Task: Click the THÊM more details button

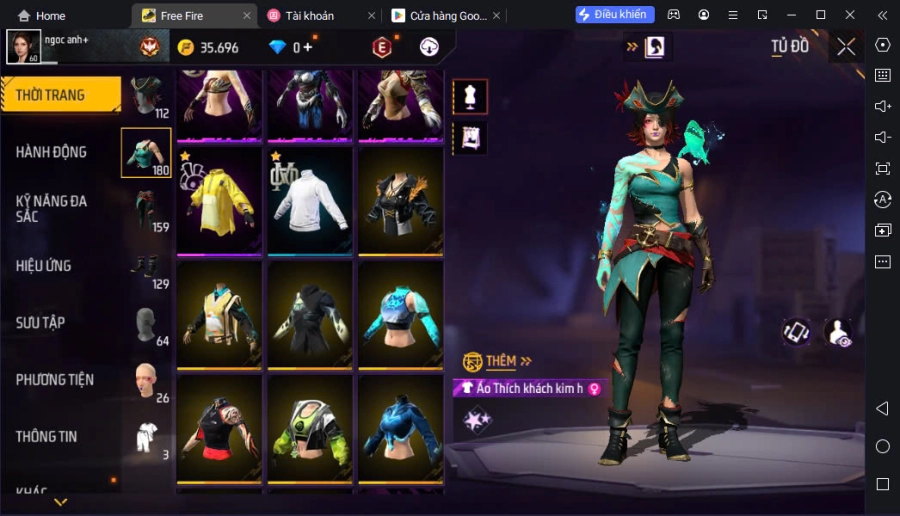Action: click(498, 361)
